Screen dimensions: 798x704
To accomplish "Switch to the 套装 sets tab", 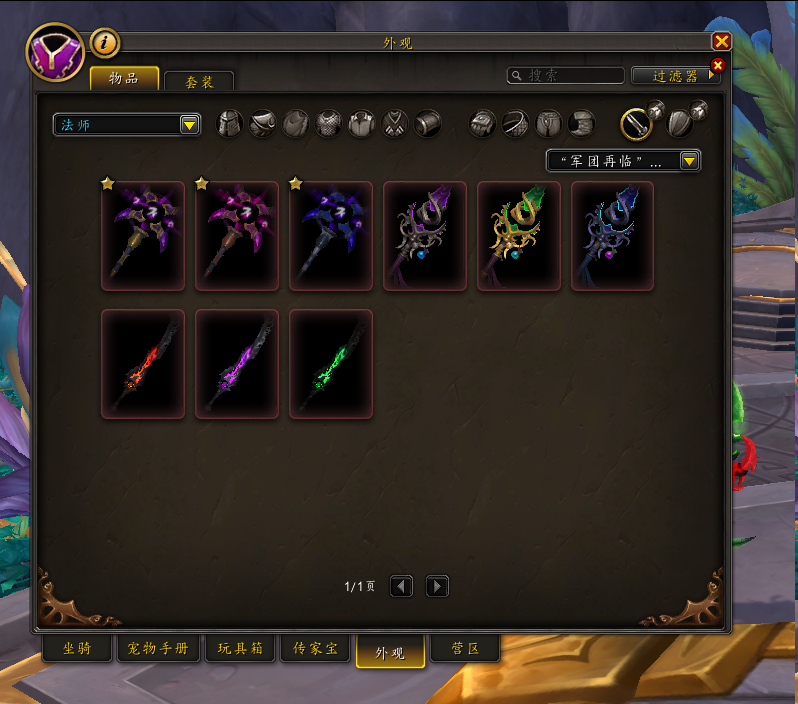I will [x=199, y=81].
